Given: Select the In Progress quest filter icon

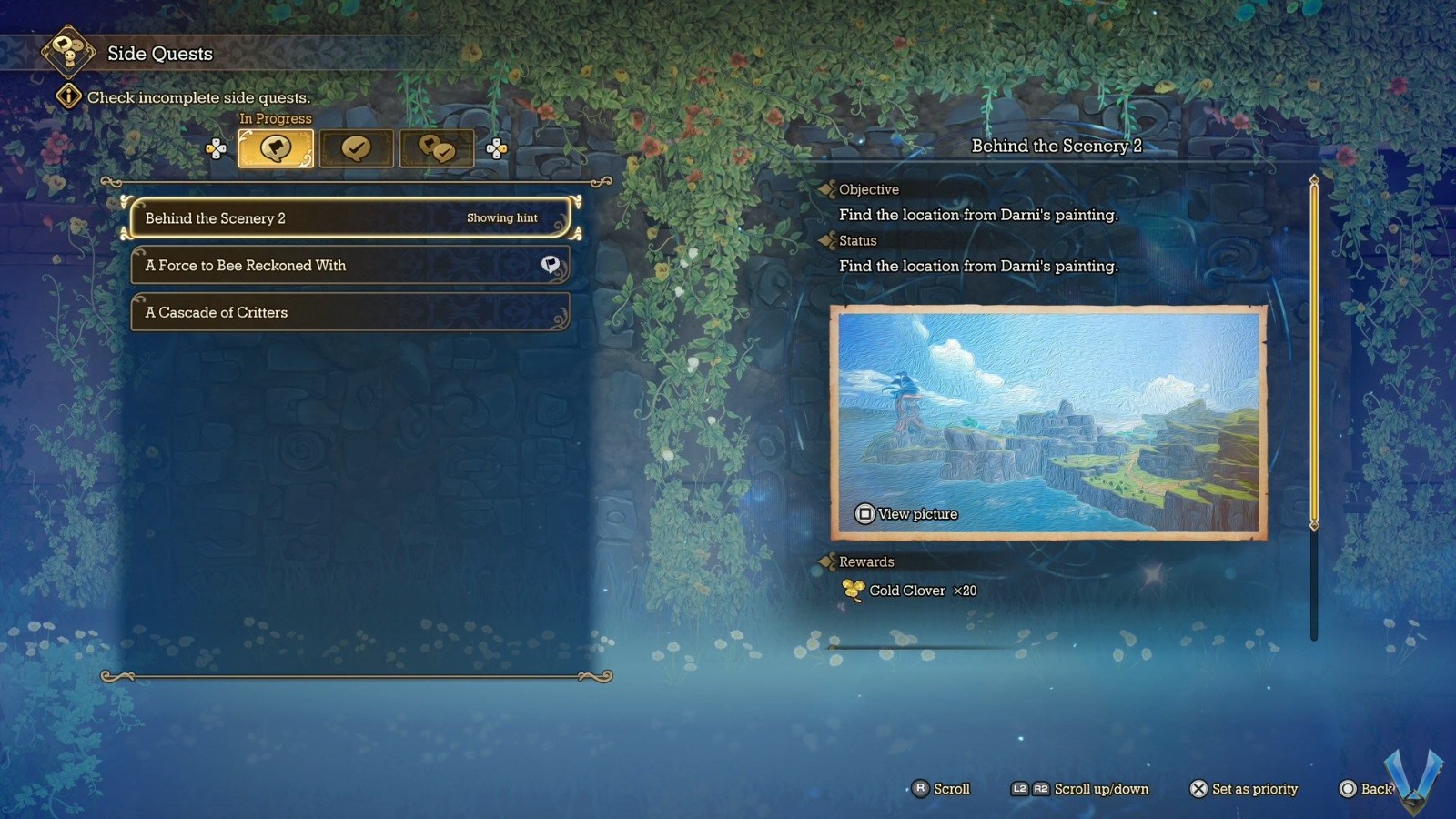Looking at the screenshot, I should (x=276, y=147).
